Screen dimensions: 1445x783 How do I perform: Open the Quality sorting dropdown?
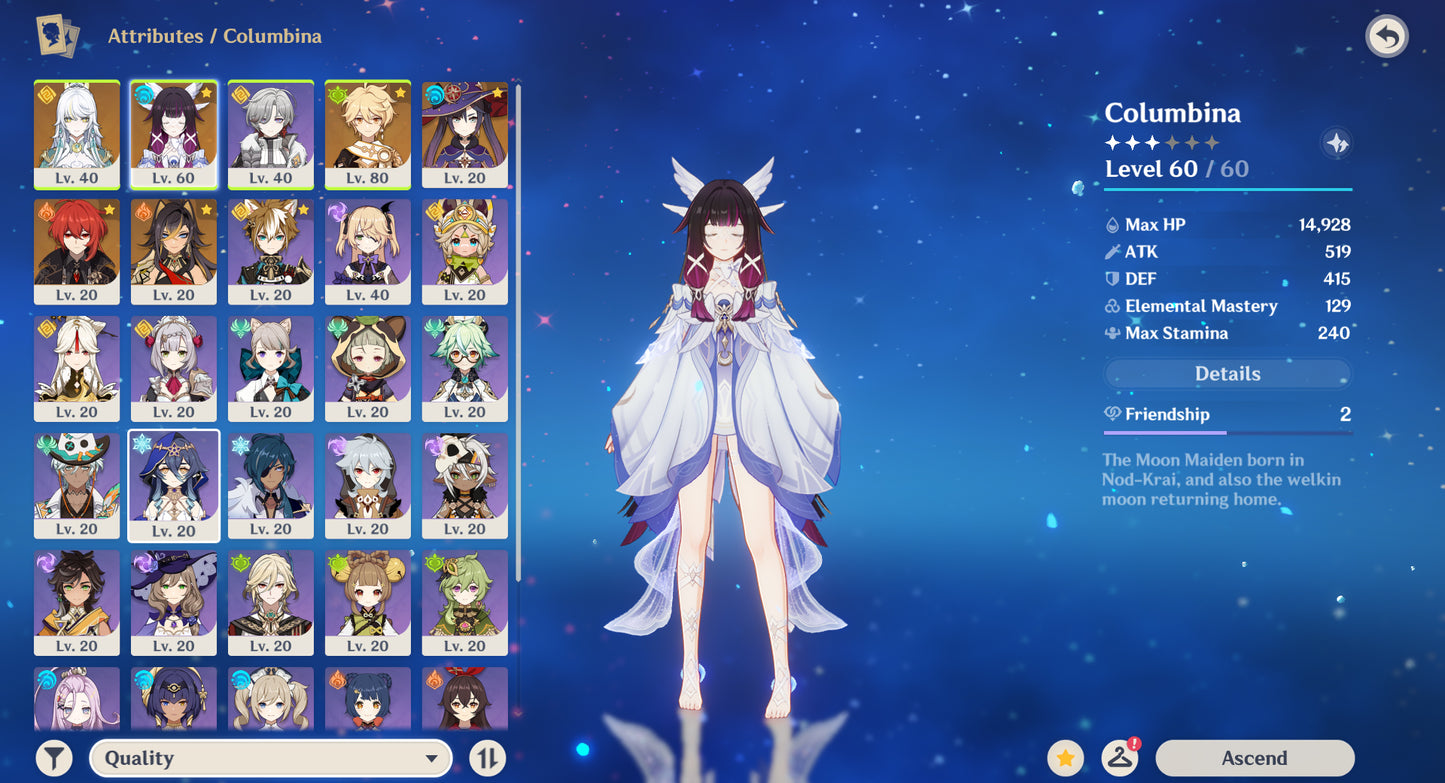tap(270, 757)
